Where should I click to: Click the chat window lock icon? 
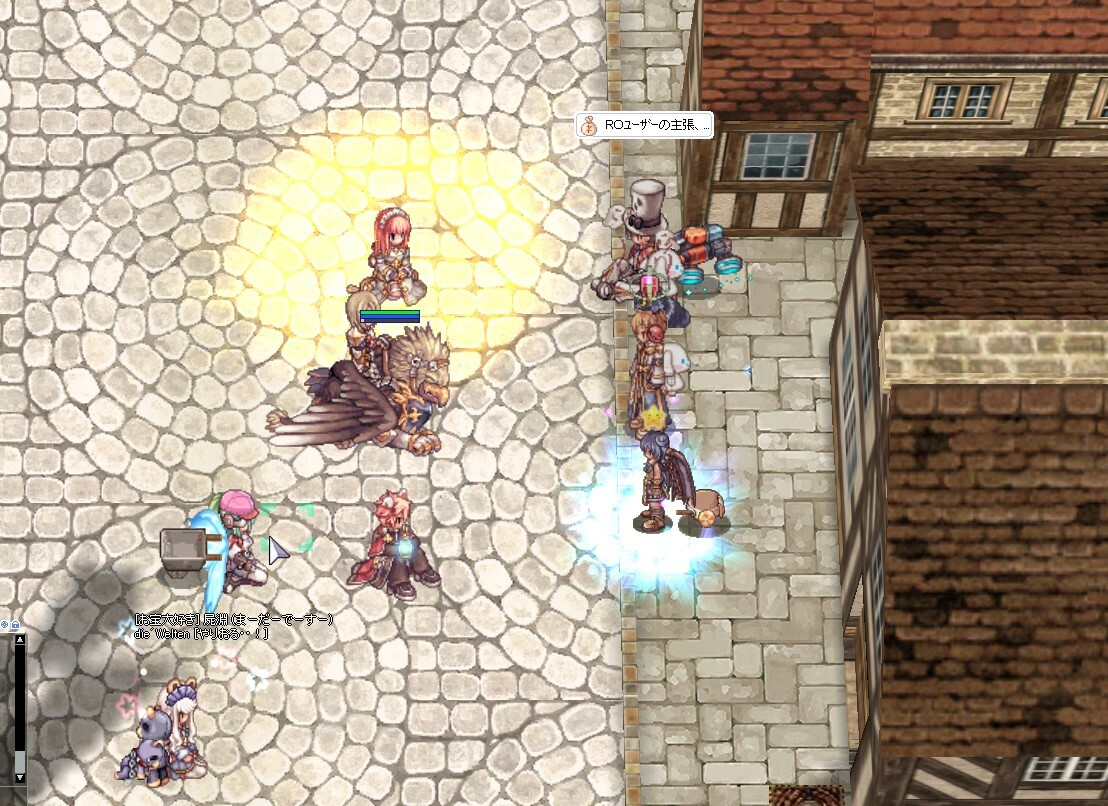pyautogui.click(x=15, y=625)
